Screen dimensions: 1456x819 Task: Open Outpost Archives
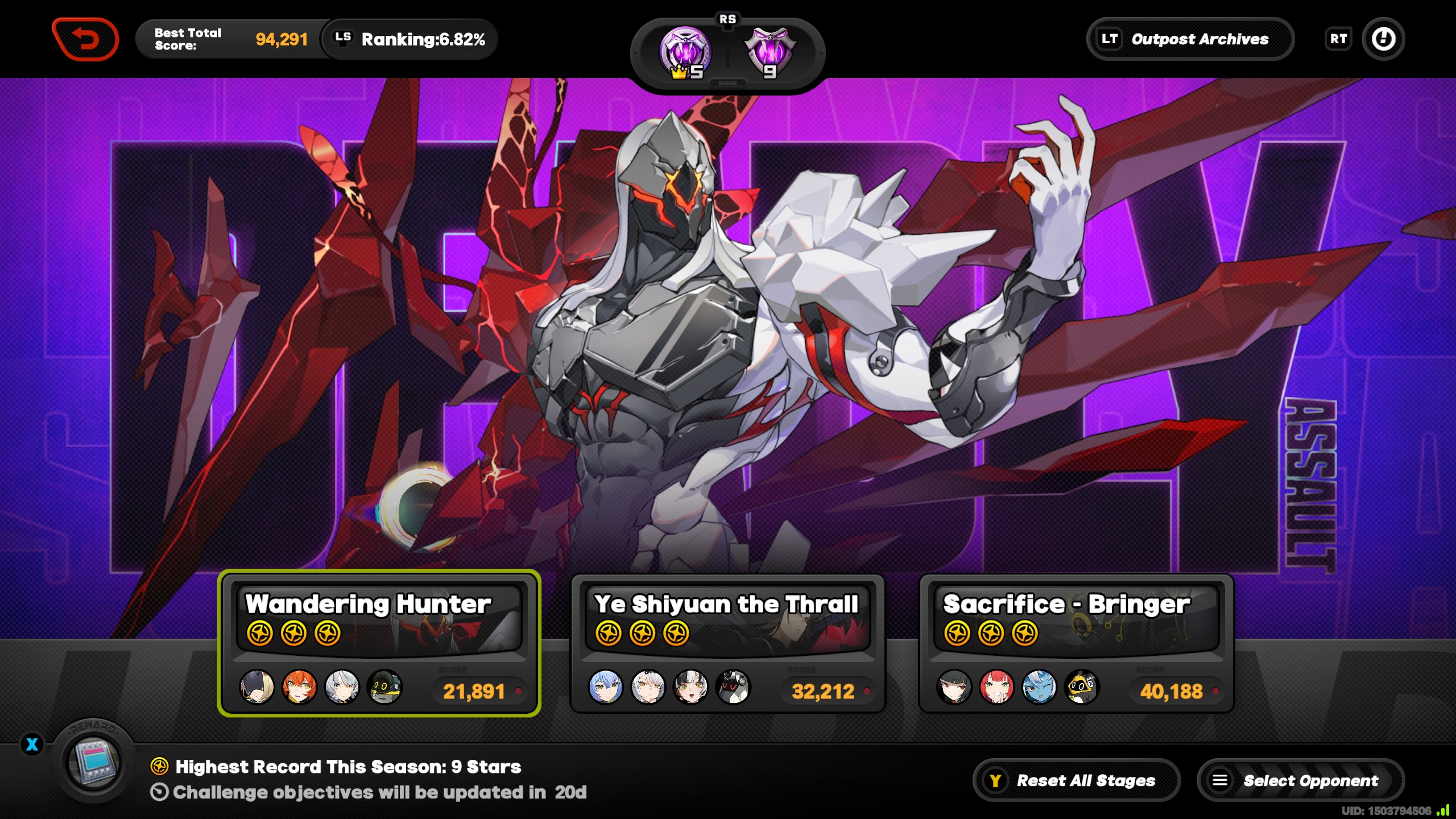point(1190,39)
